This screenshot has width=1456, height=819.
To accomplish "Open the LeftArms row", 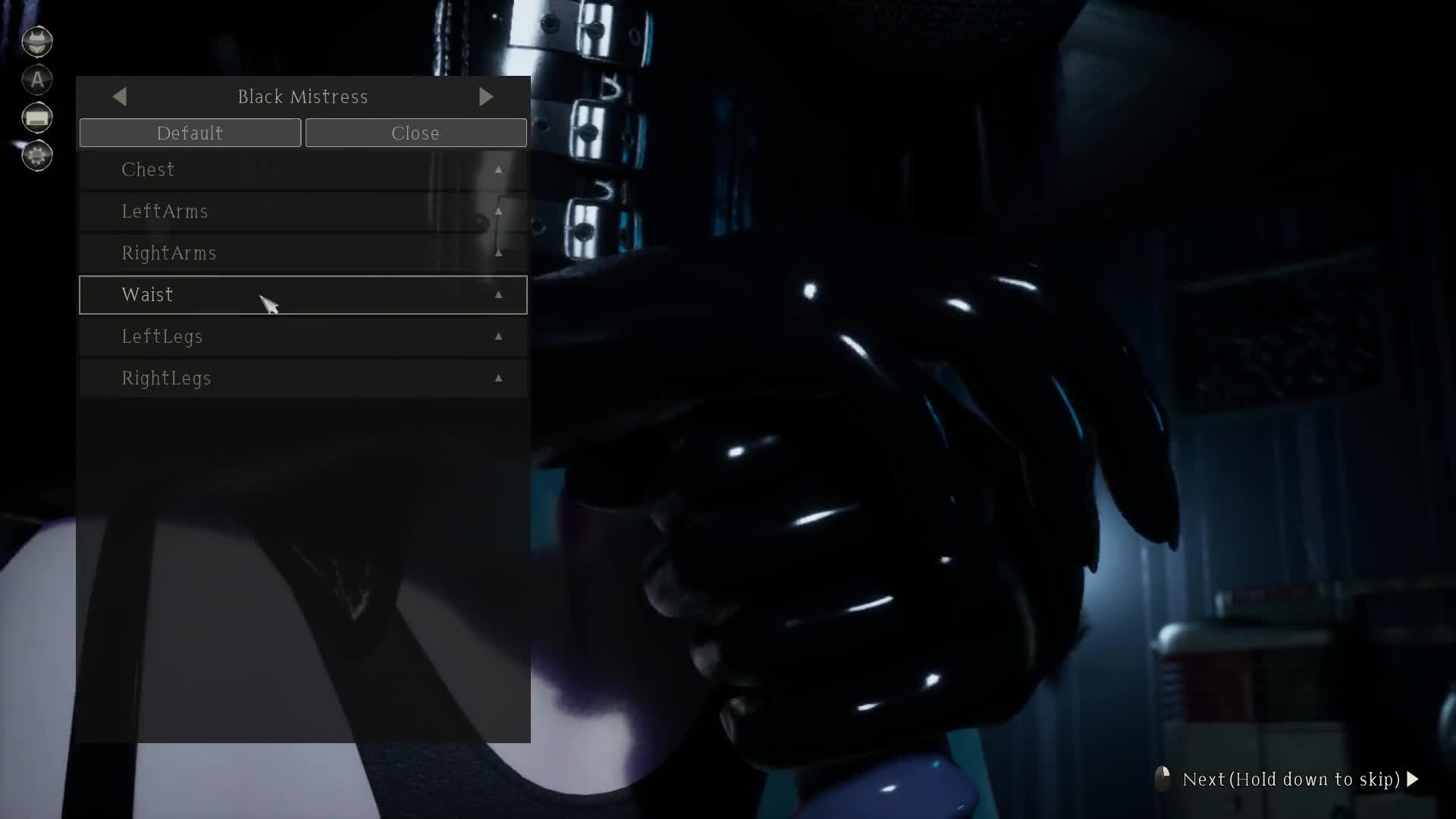I will coord(303,212).
